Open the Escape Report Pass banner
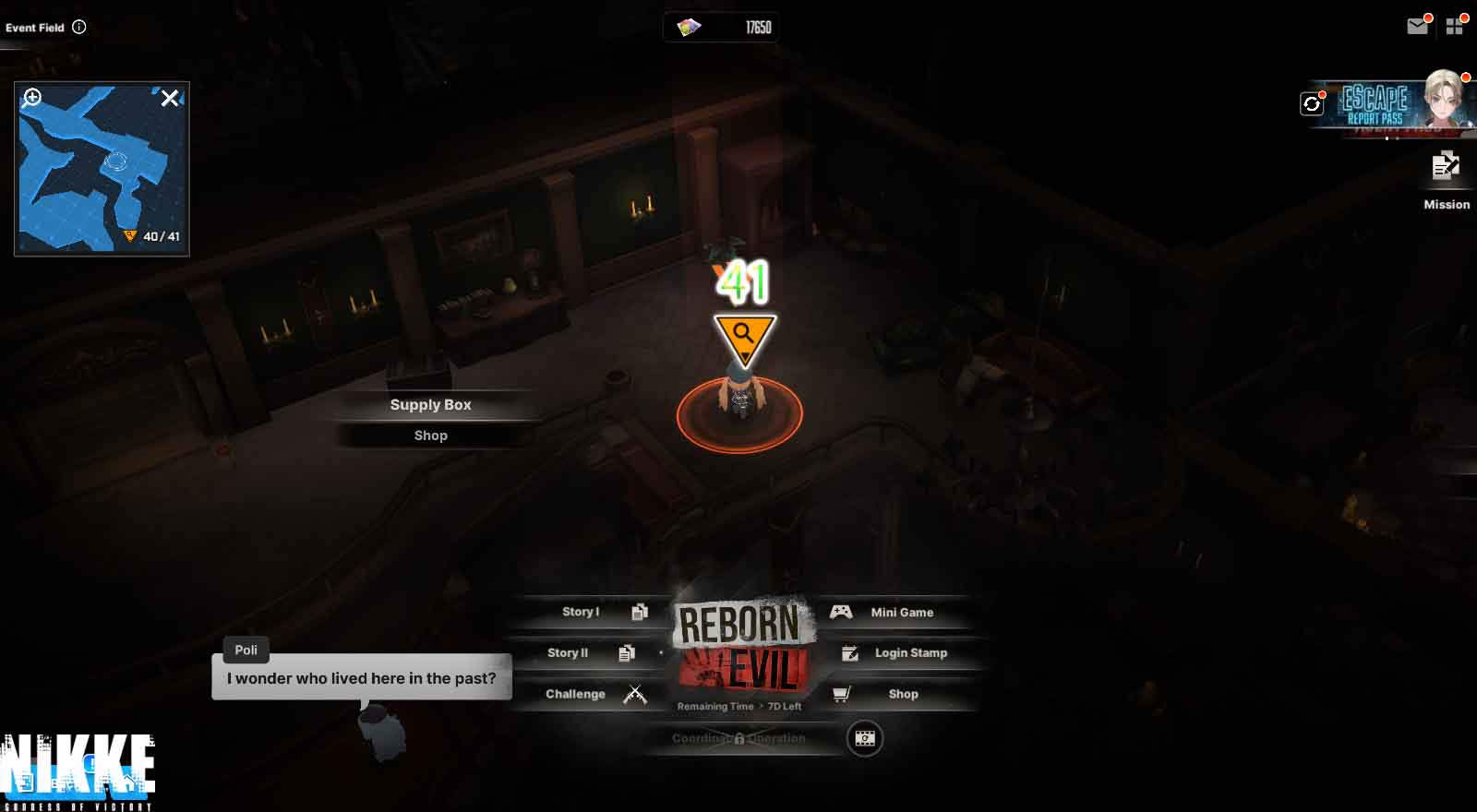 point(1394,103)
